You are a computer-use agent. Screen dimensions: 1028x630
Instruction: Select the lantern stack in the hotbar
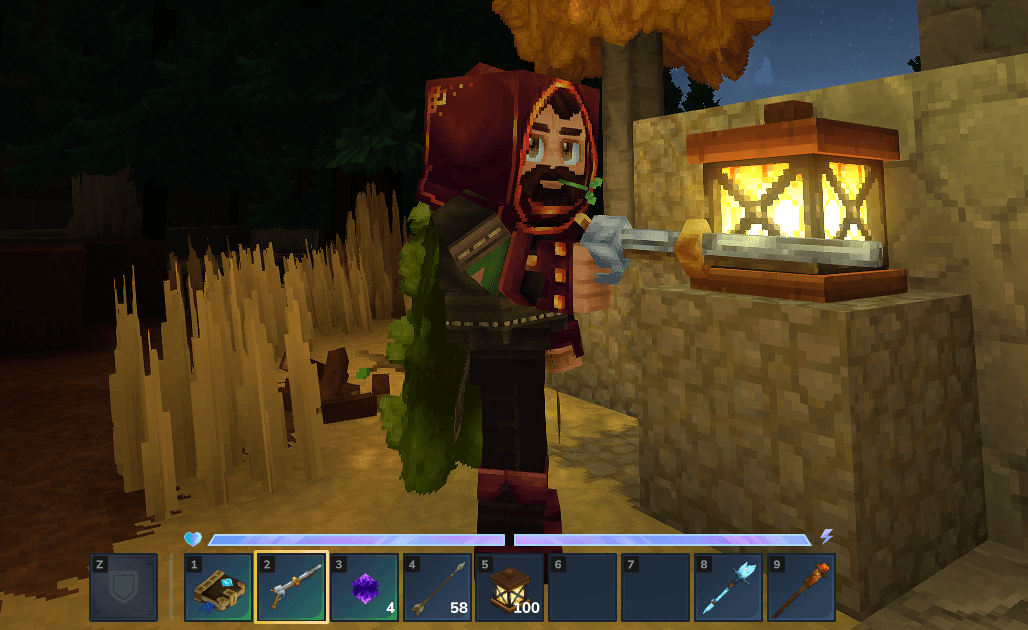click(510, 588)
